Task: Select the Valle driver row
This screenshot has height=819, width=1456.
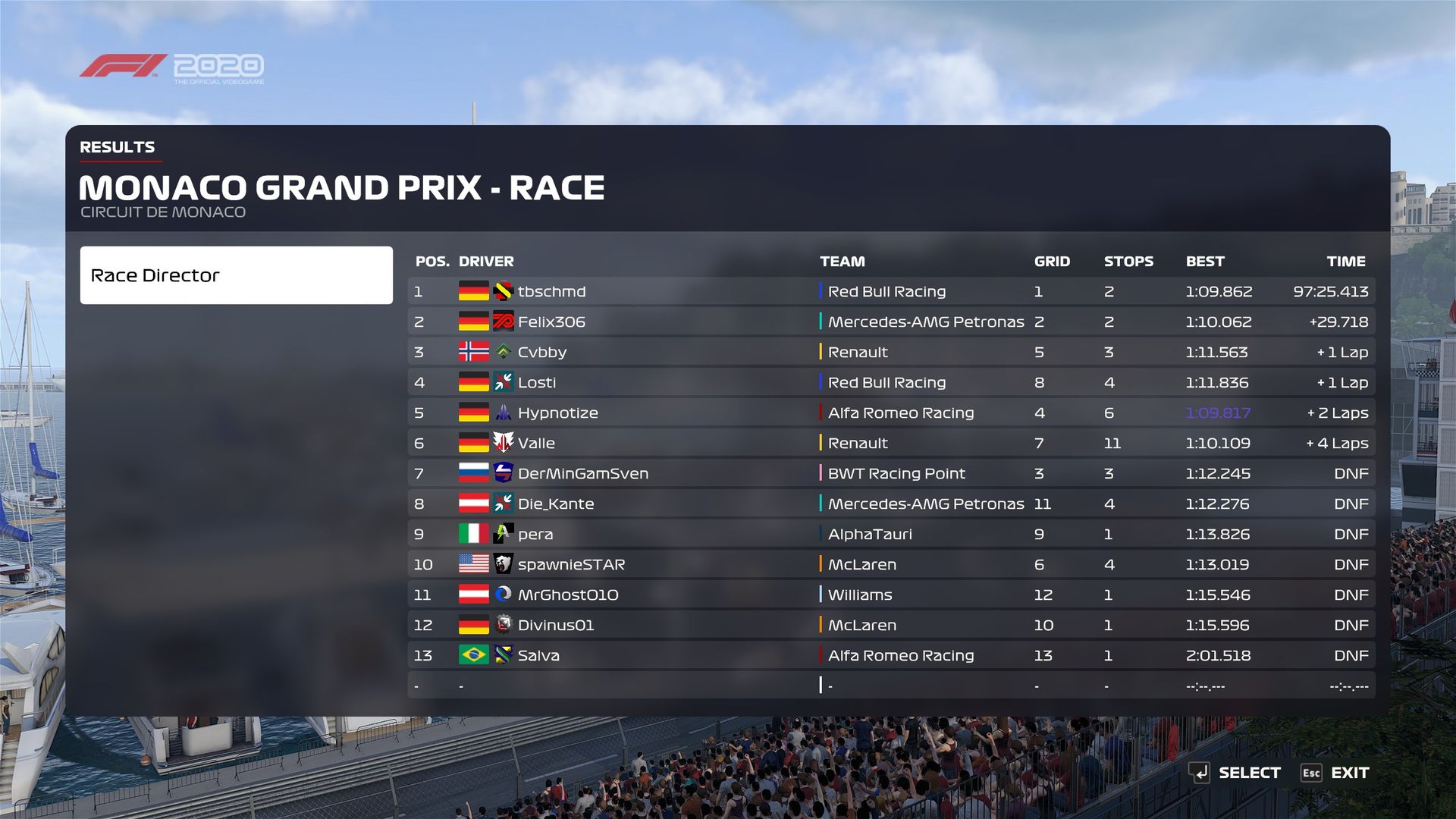Action: (891, 443)
